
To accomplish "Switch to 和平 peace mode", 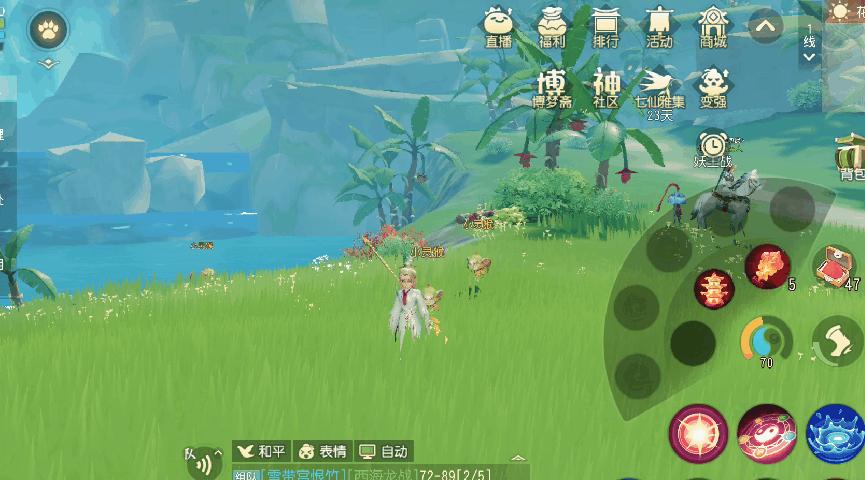I will pos(260,451).
